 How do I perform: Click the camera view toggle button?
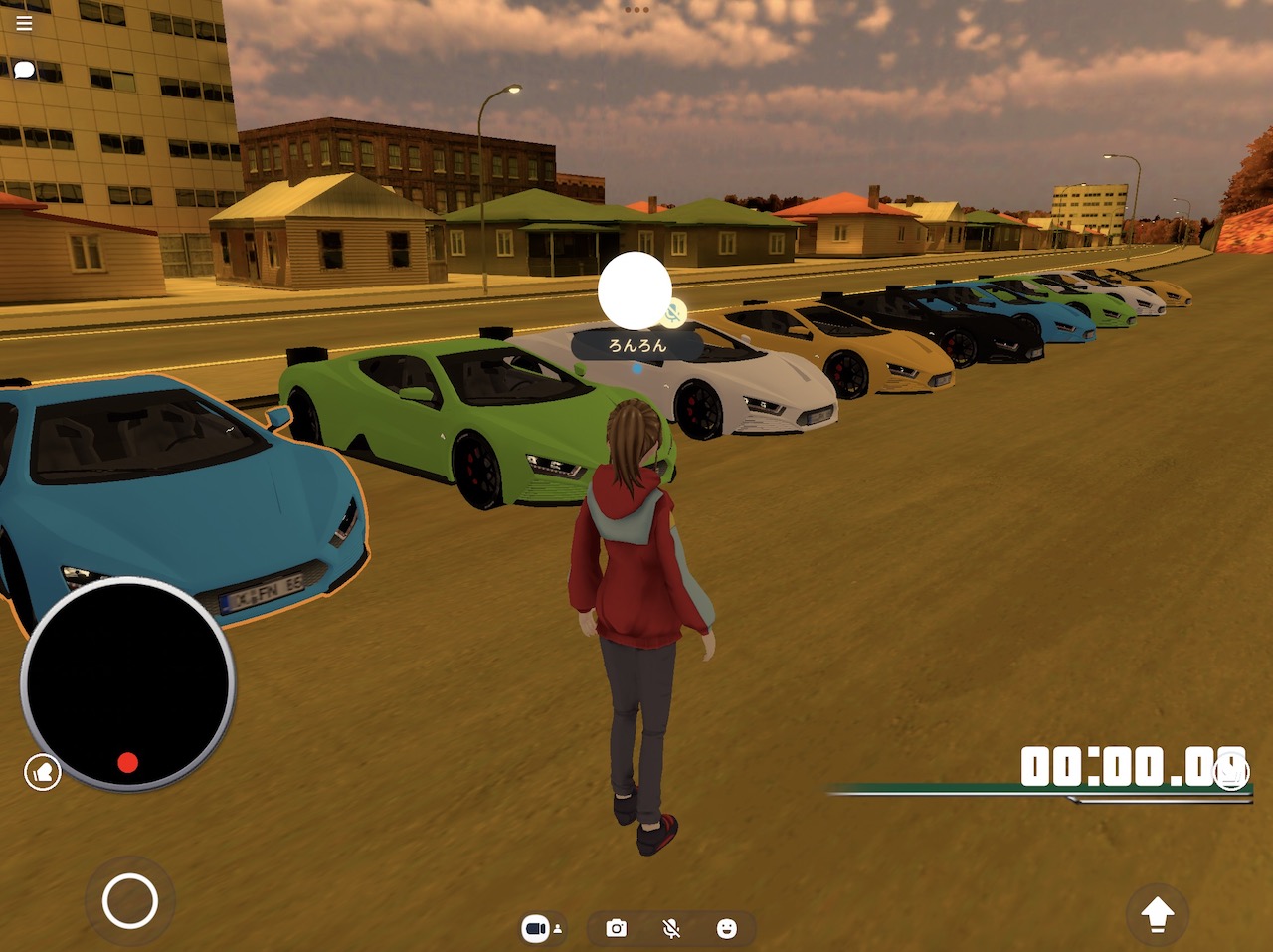click(540, 928)
